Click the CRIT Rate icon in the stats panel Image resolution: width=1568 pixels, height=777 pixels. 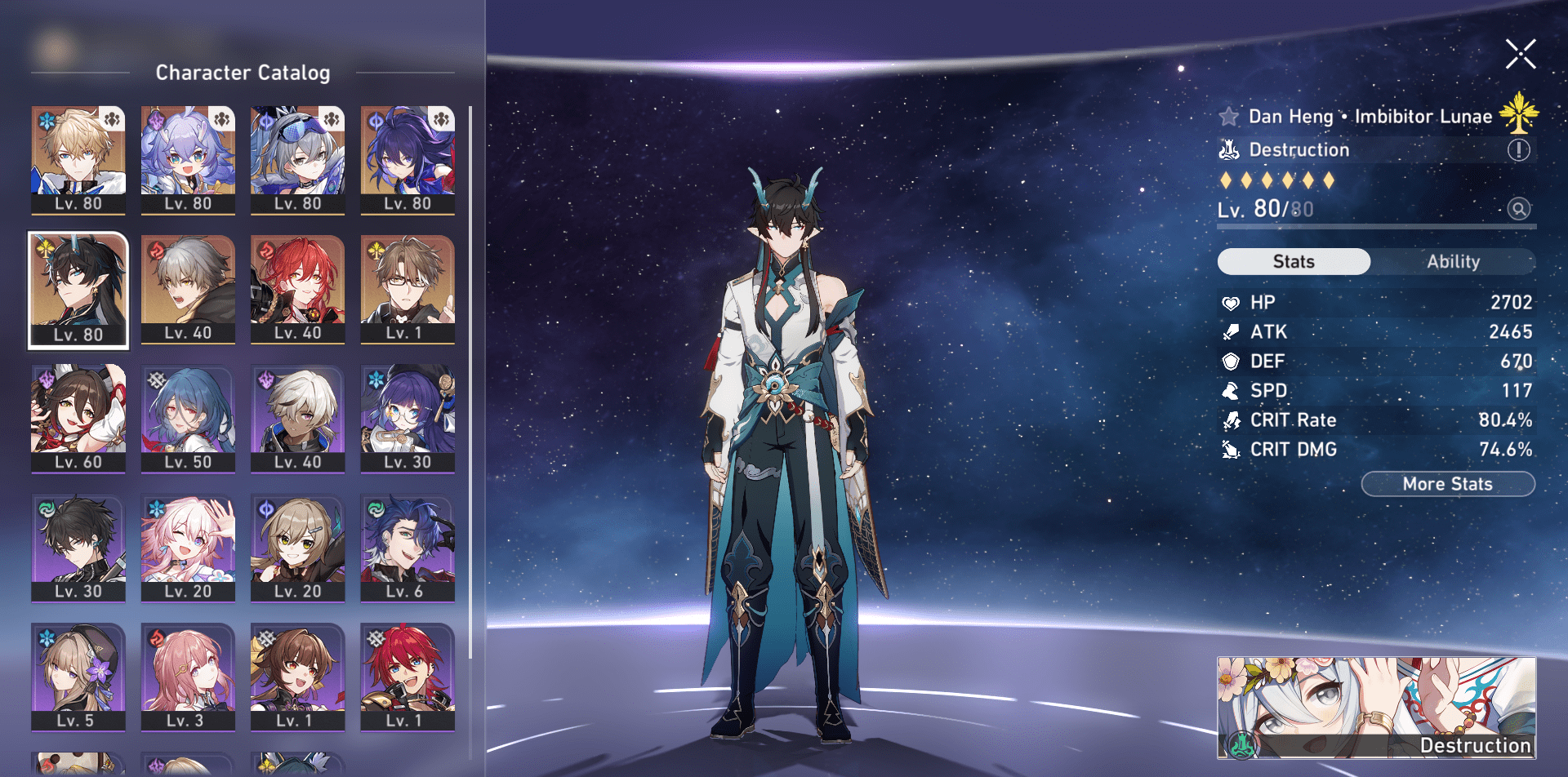(1230, 420)
